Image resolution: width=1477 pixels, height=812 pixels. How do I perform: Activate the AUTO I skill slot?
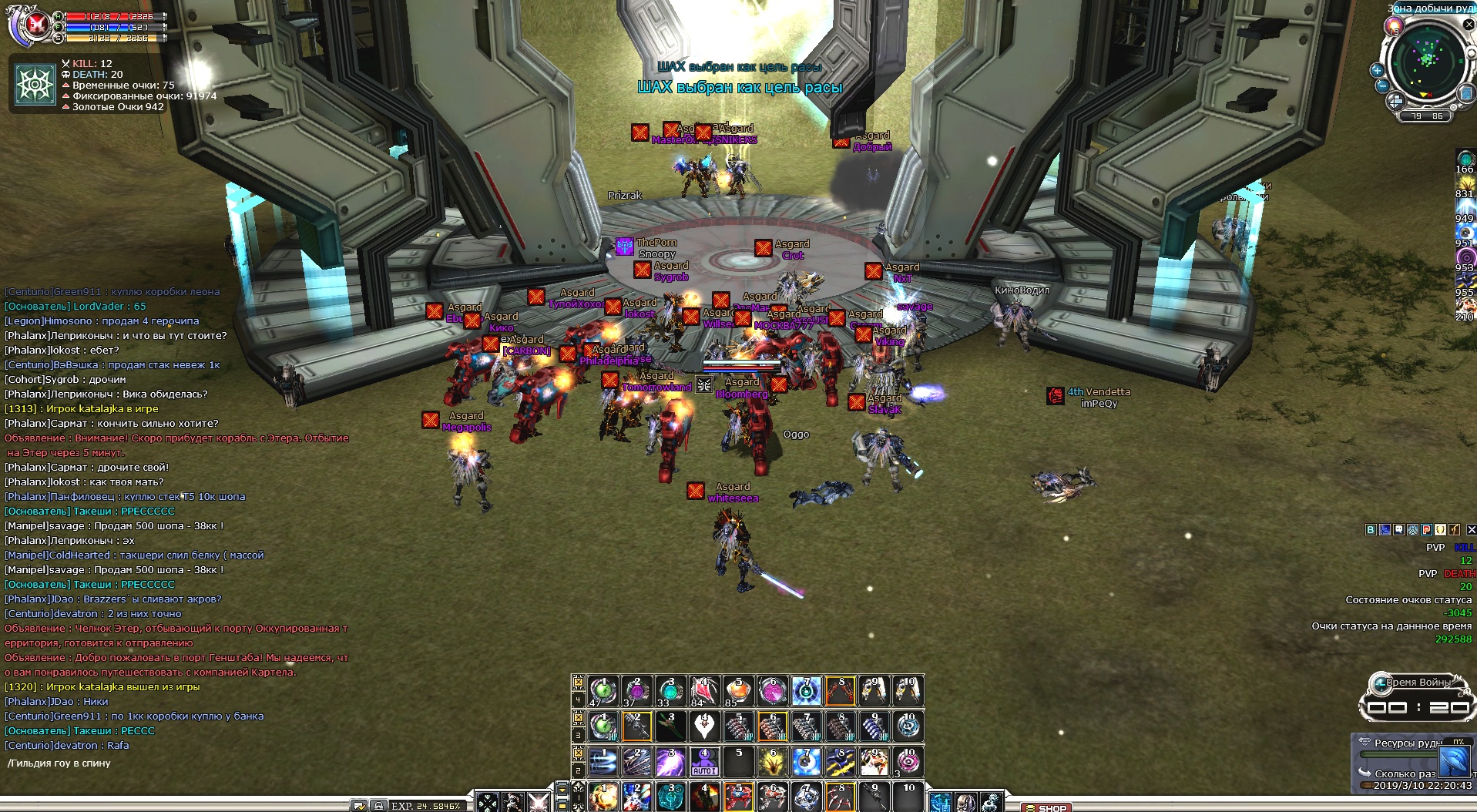703,761
